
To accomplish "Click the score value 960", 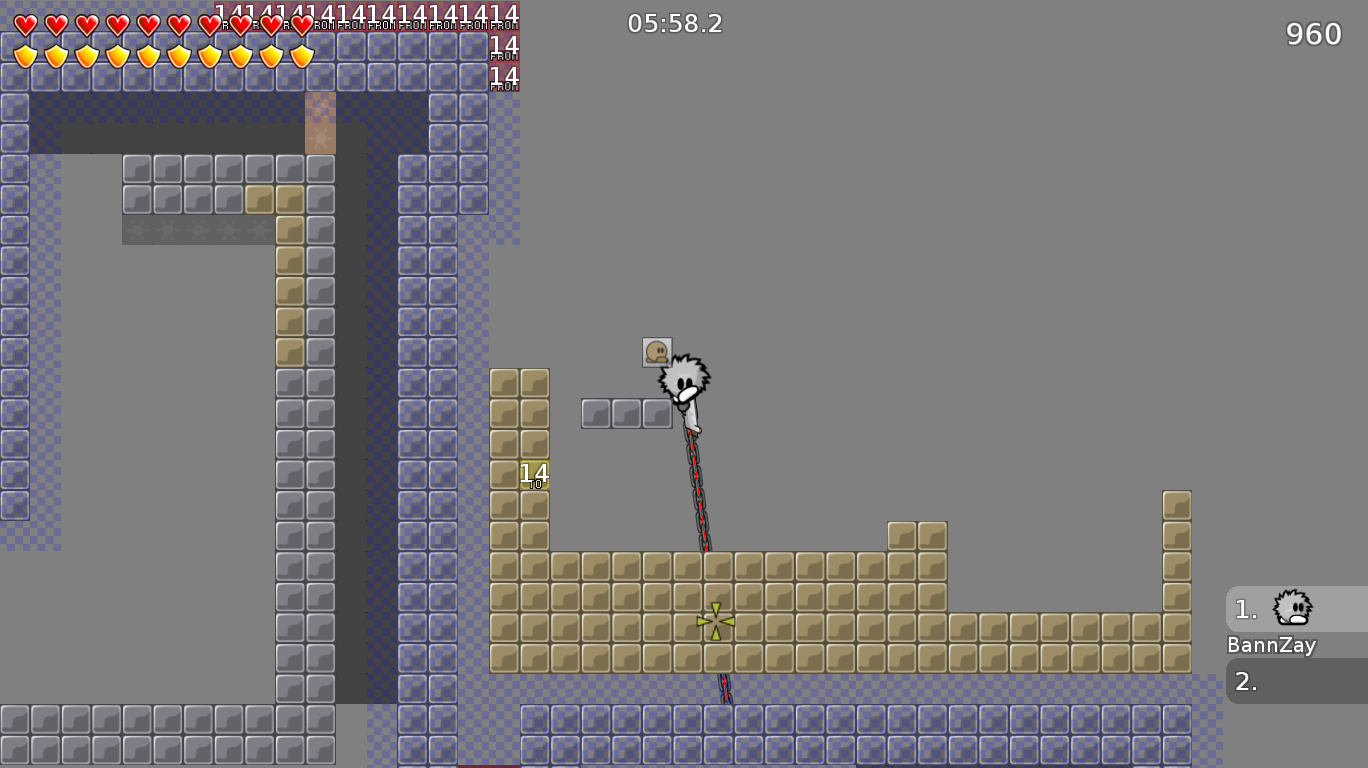I will coord(1312,34).
